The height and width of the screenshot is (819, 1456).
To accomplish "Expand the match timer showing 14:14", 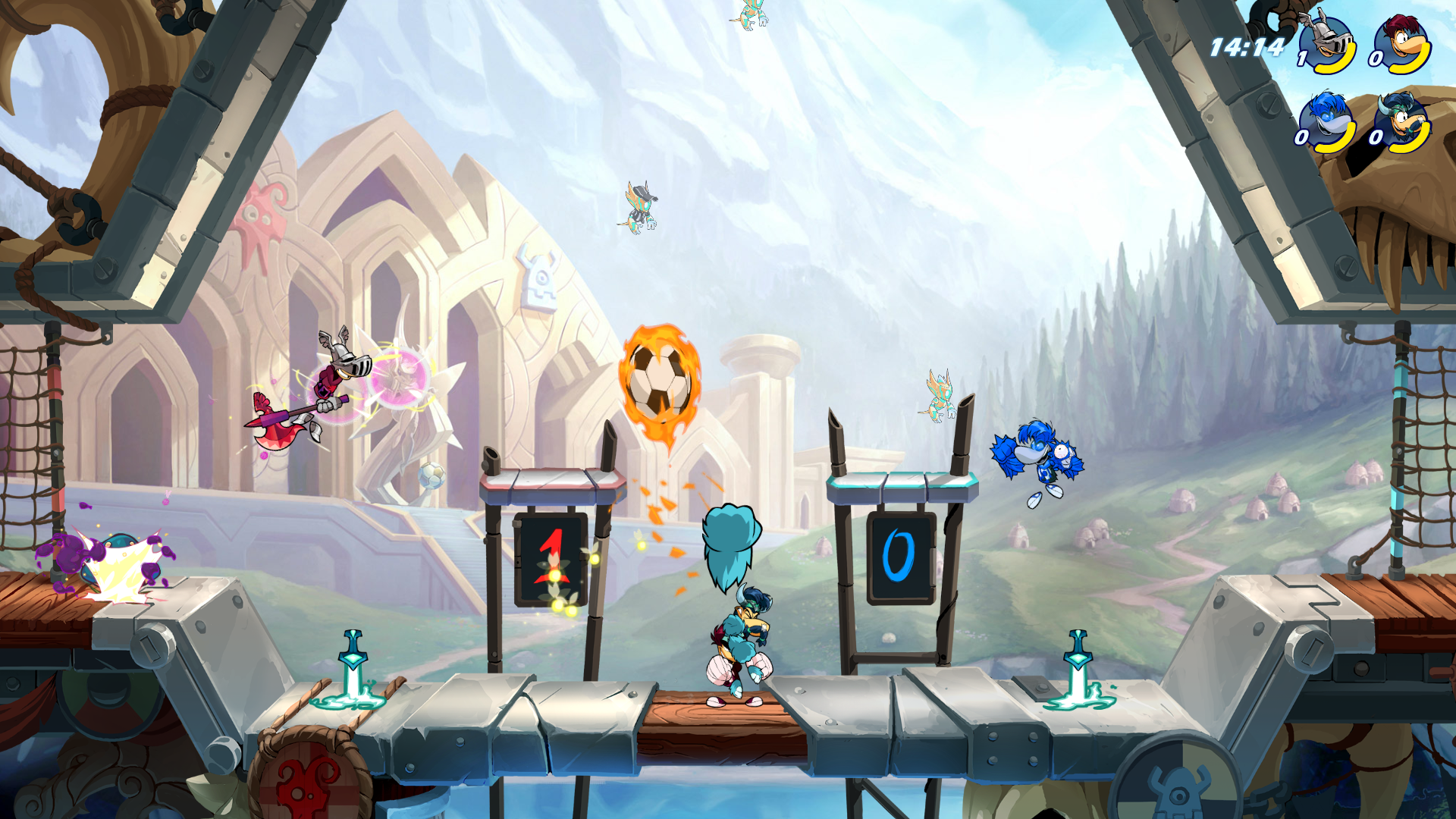I will tap(1250, 45).
